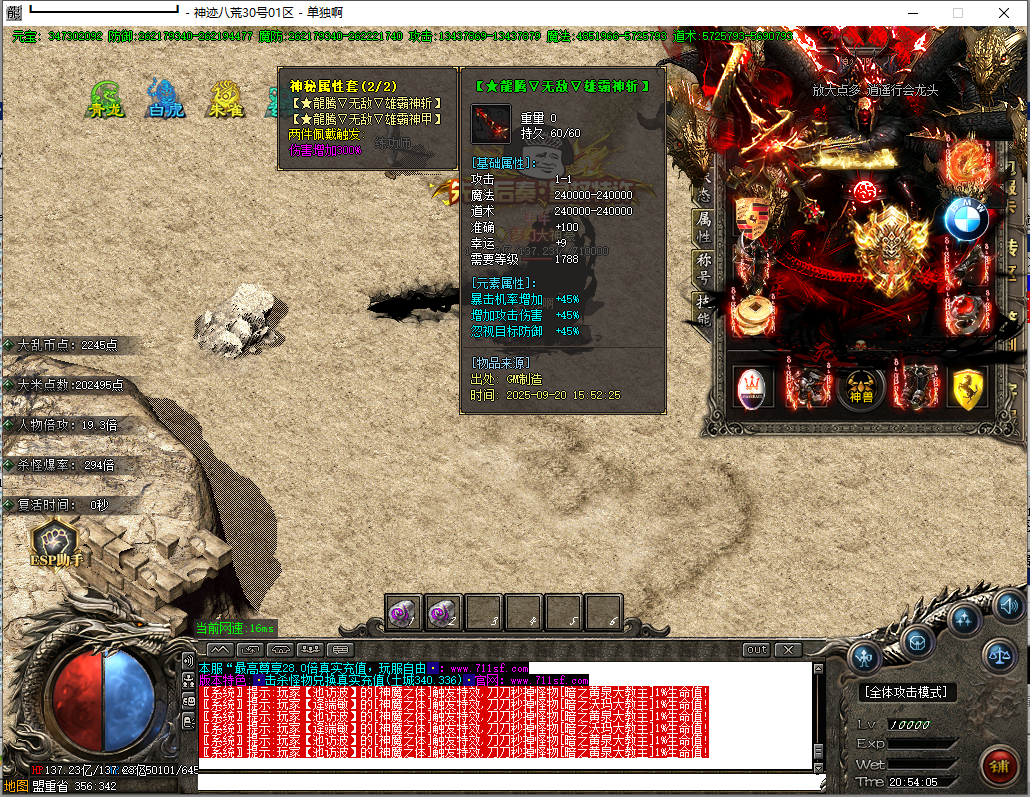Toggle the sound speaker button
The height and width of the screenshot is (797, 1030).
click(1007, 604)
